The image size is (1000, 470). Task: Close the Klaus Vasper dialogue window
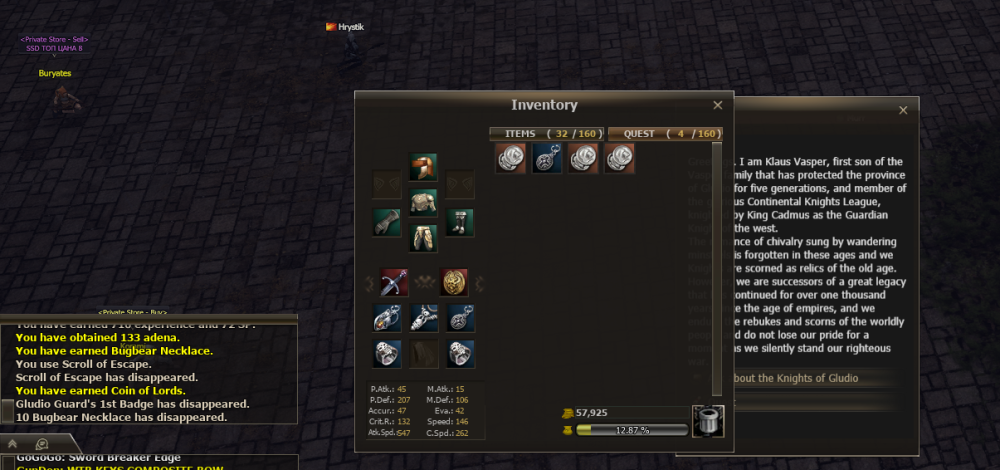click(x=904, y=110)
